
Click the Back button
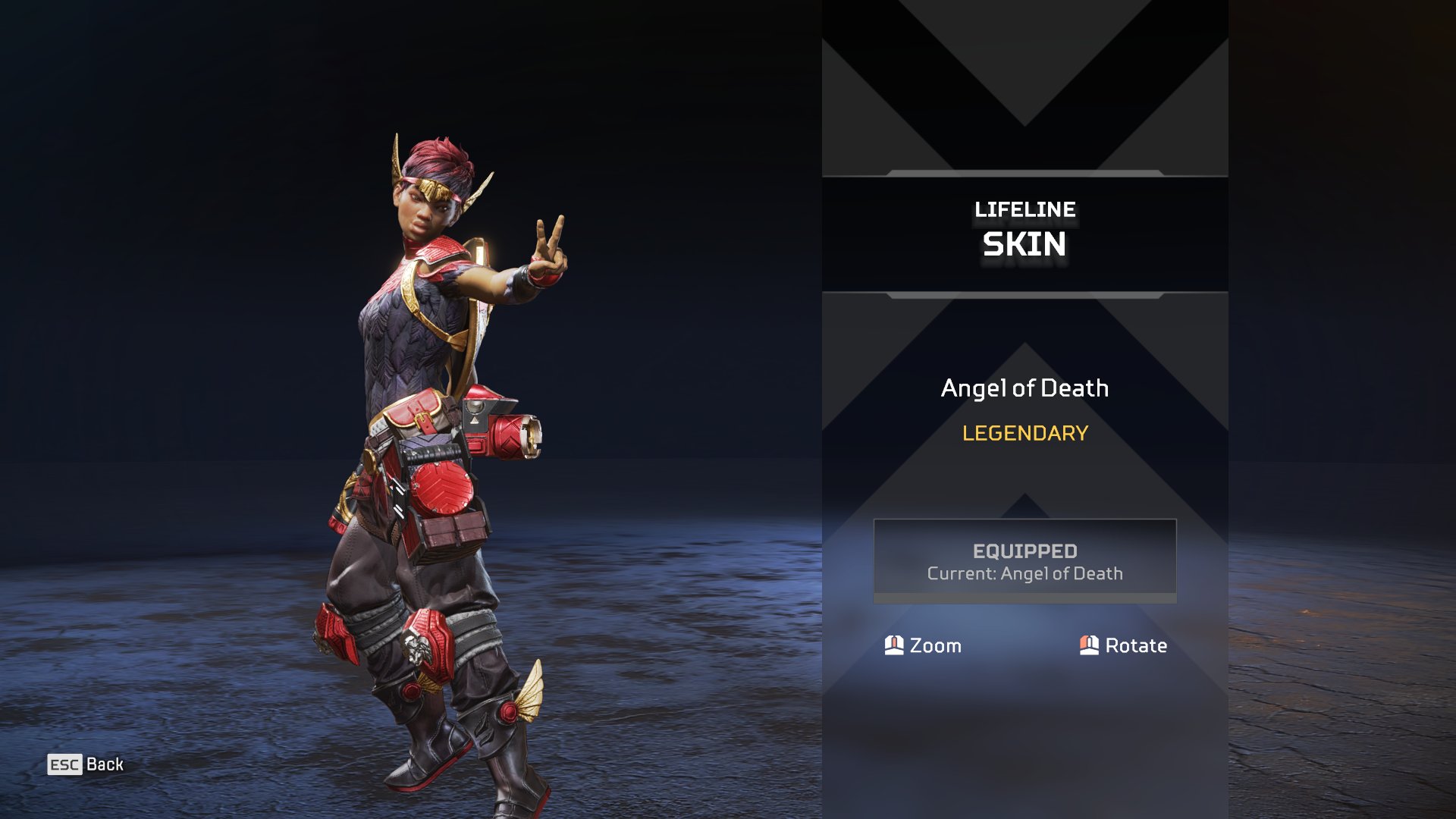pos(86,764)
